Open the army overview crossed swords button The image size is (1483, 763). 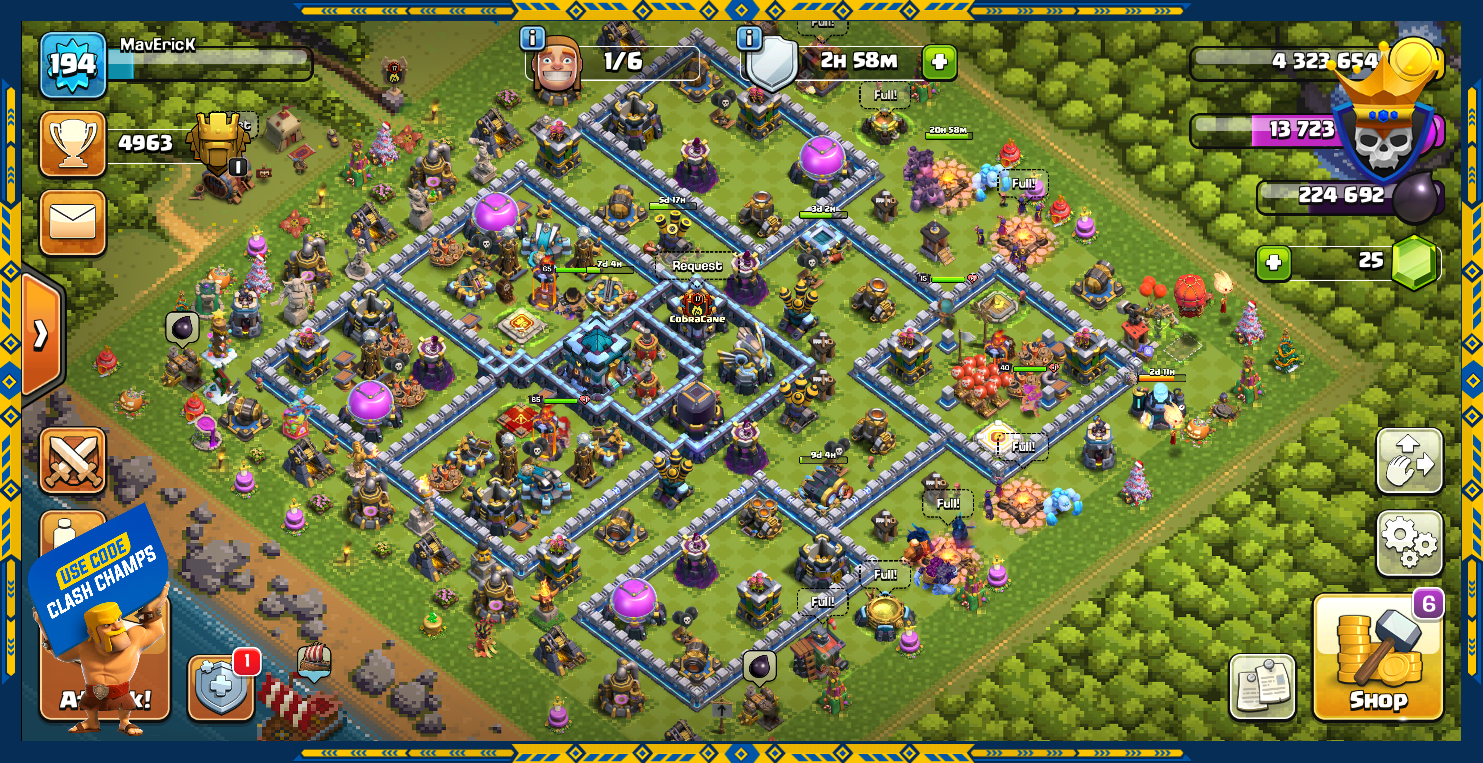pyautogui.click(x=73, y=461)
